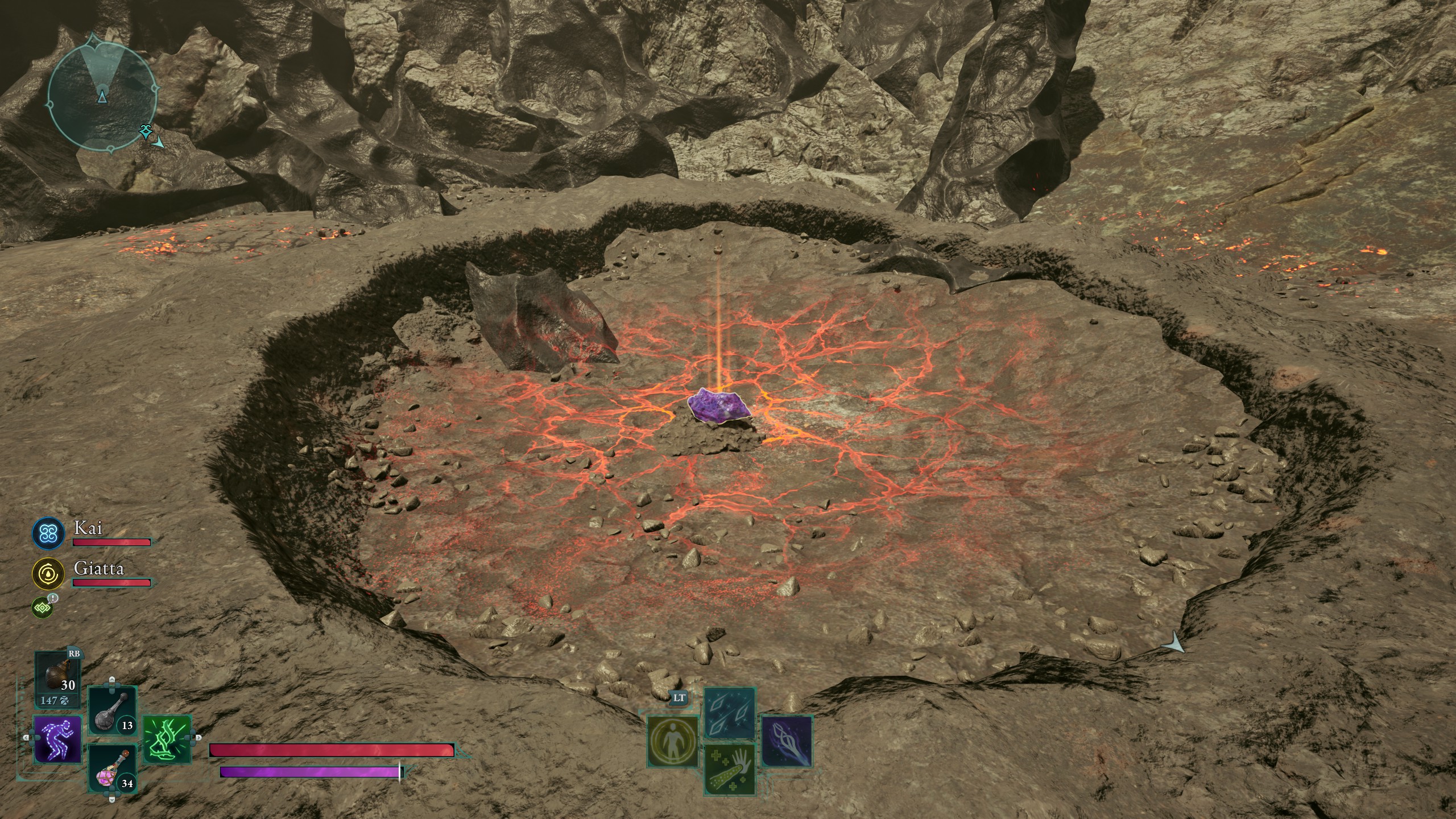Select Kai's companion portrait icon

click(48, 533)
